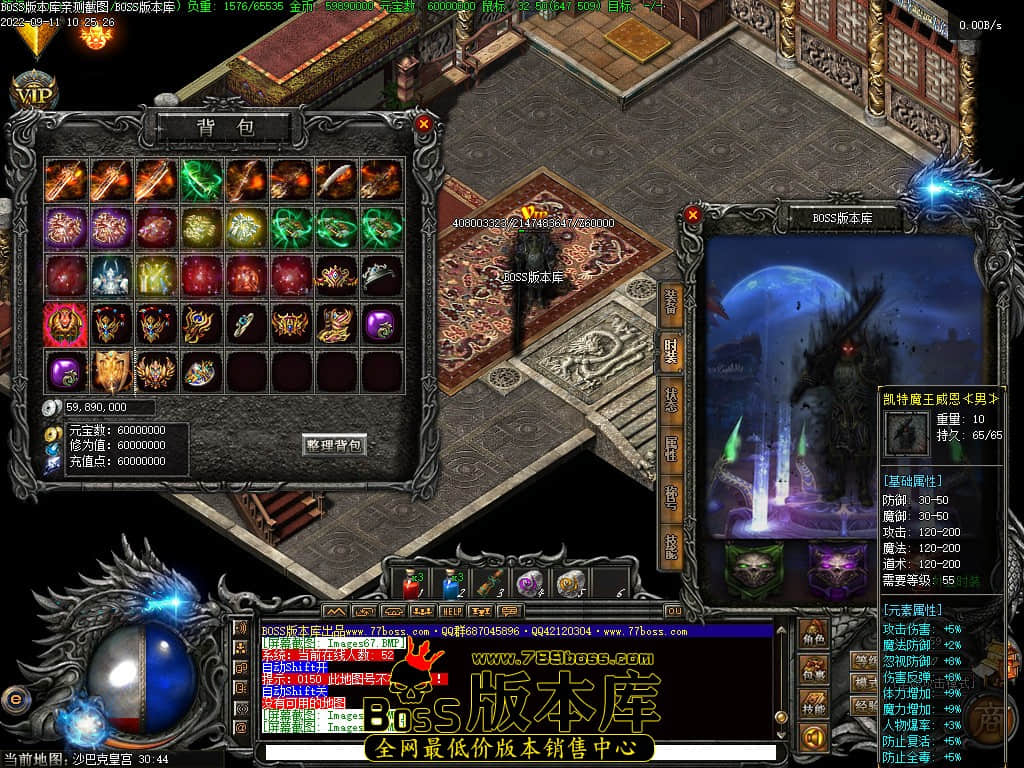Click the HELP button above chat
Viewport: 1024px width, 768px height.
pyautogui.click(x=452, y=611)
